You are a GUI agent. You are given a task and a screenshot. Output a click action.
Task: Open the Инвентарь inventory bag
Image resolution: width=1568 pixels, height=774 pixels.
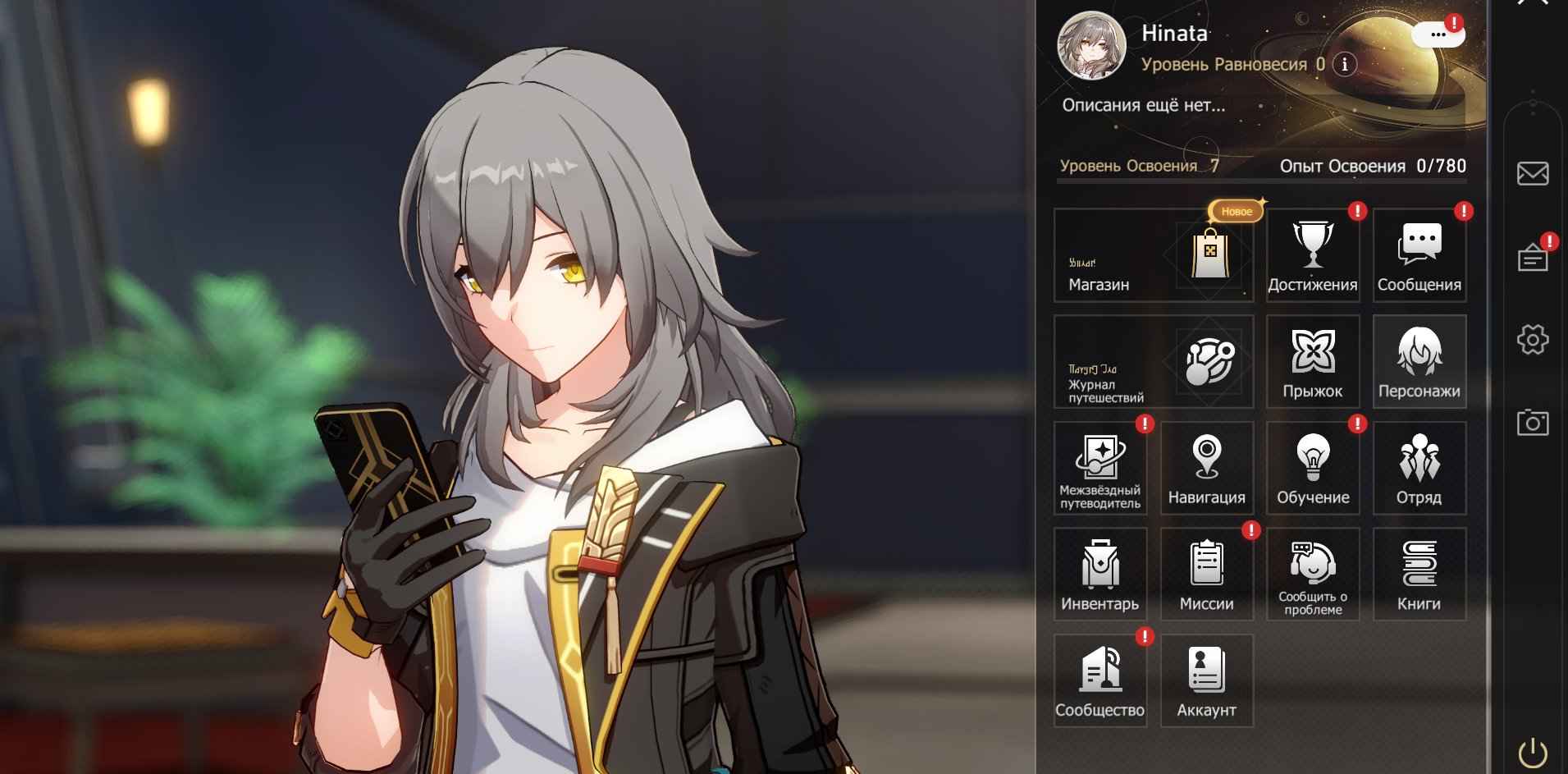tap(1099, 574)
